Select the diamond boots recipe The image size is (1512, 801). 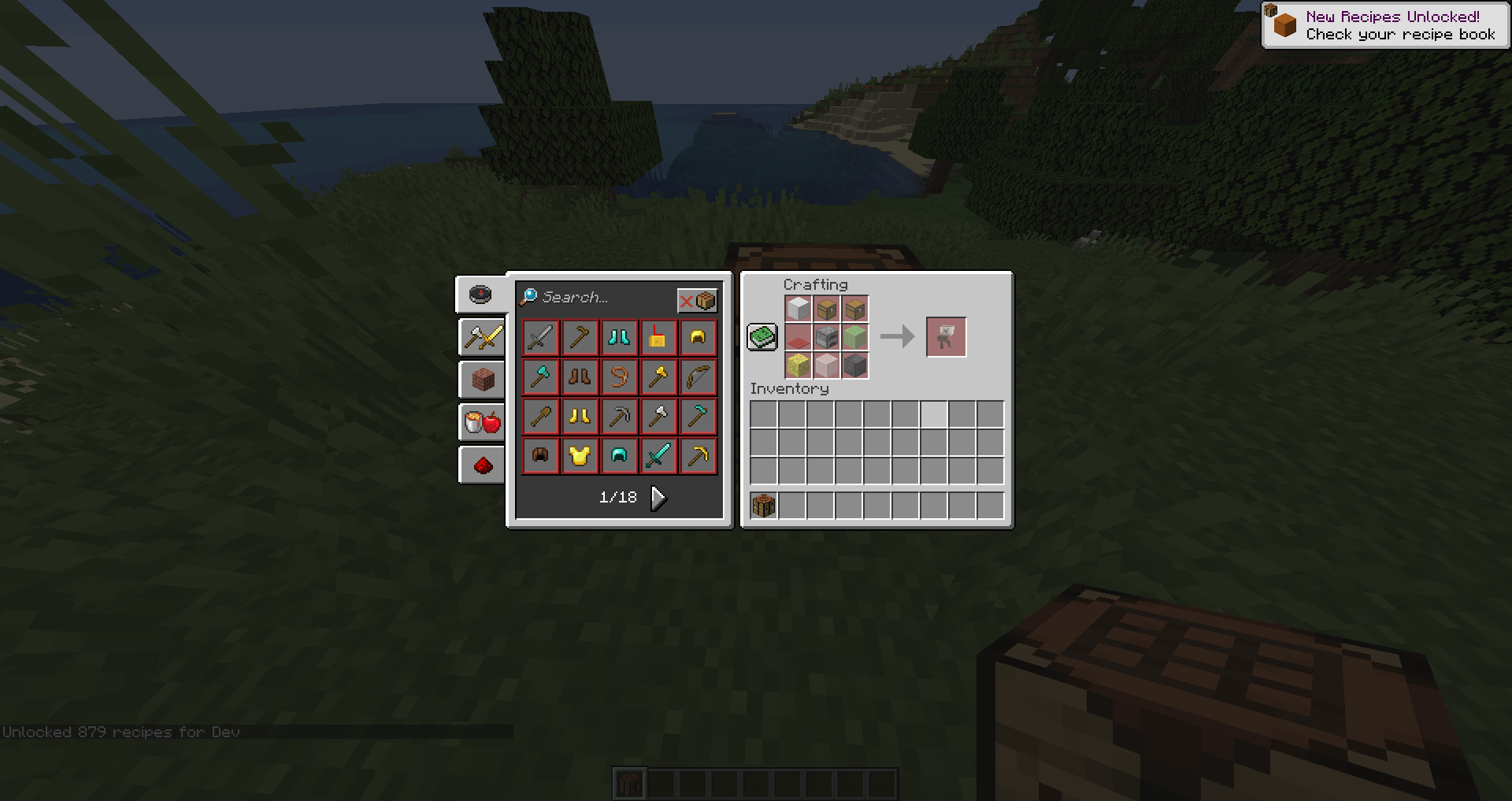(x=619, y=337)
